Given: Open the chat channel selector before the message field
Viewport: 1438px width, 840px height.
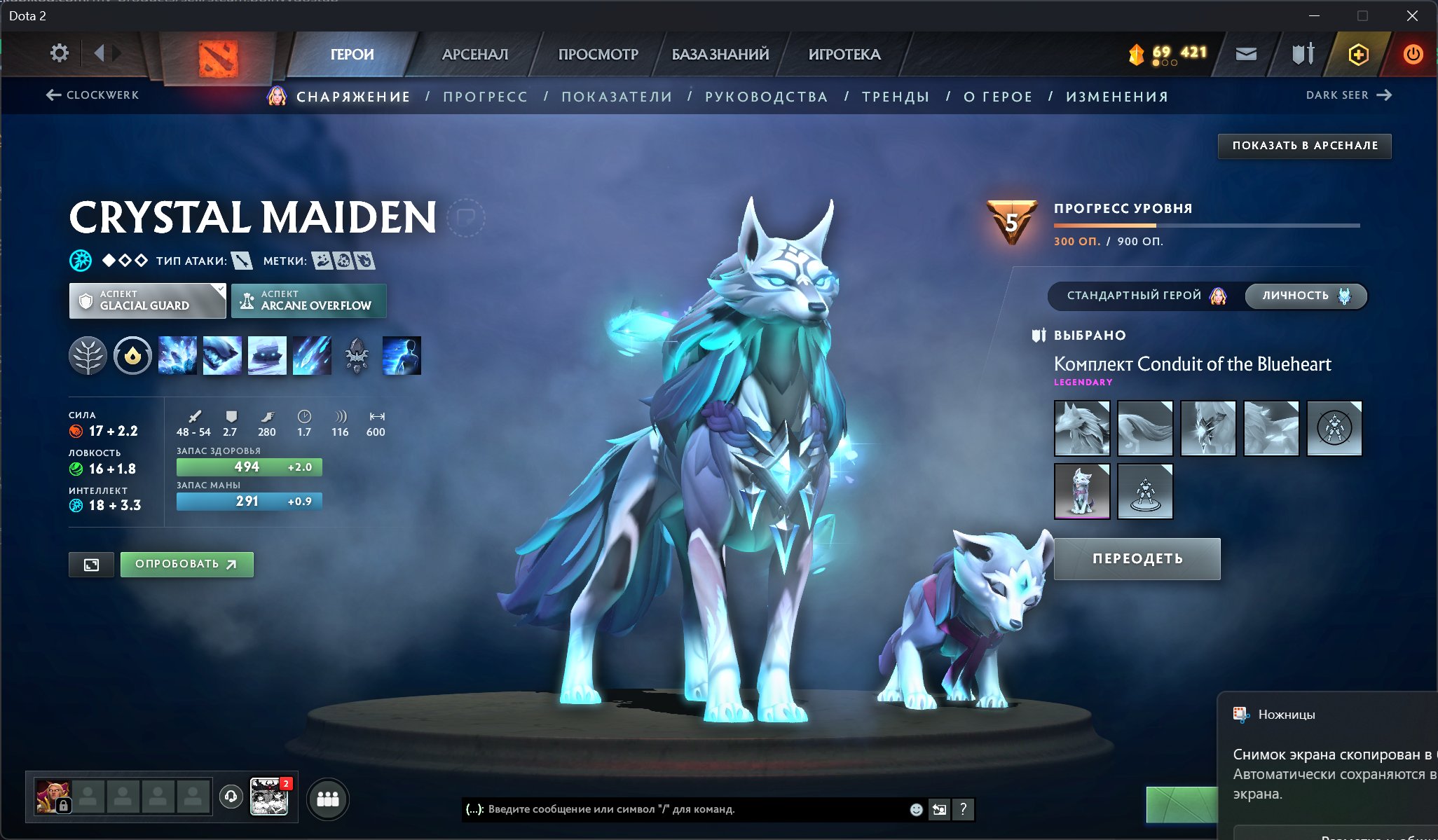Looking at the screenshot, I should pyautogui.click(x=474, y=810).
